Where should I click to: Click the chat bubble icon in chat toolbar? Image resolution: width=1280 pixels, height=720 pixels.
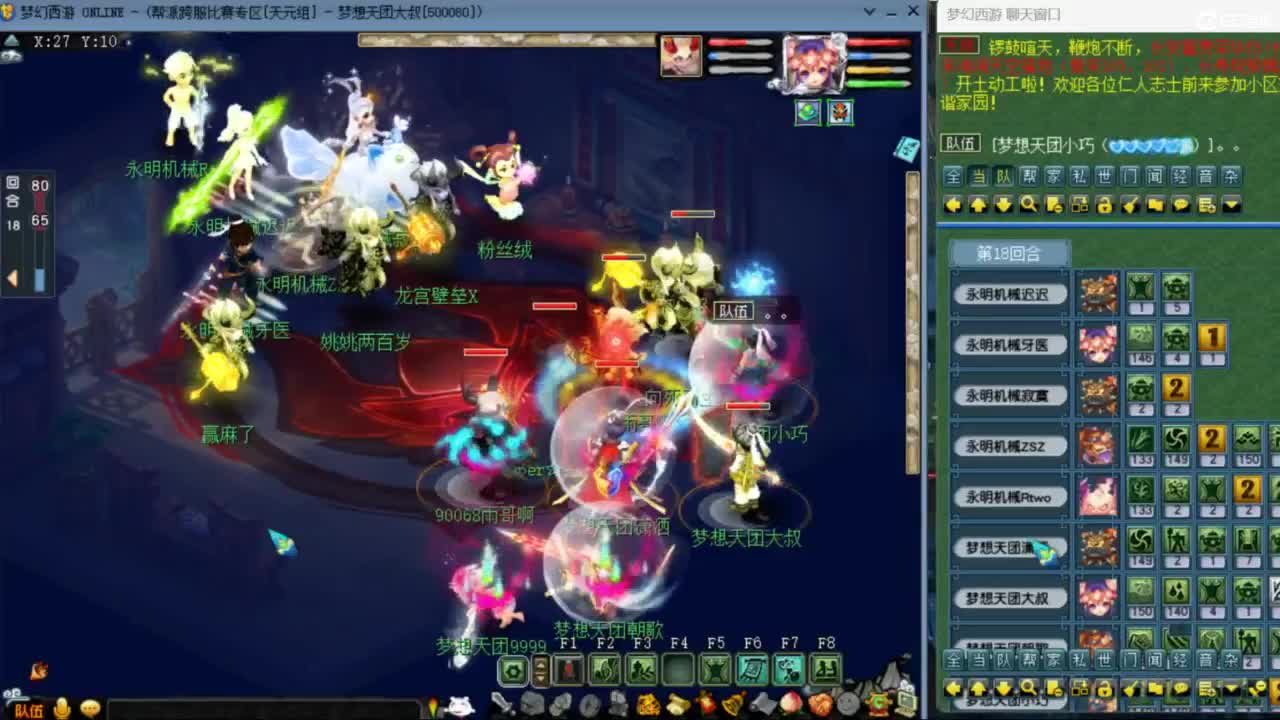click(1182, 205)
